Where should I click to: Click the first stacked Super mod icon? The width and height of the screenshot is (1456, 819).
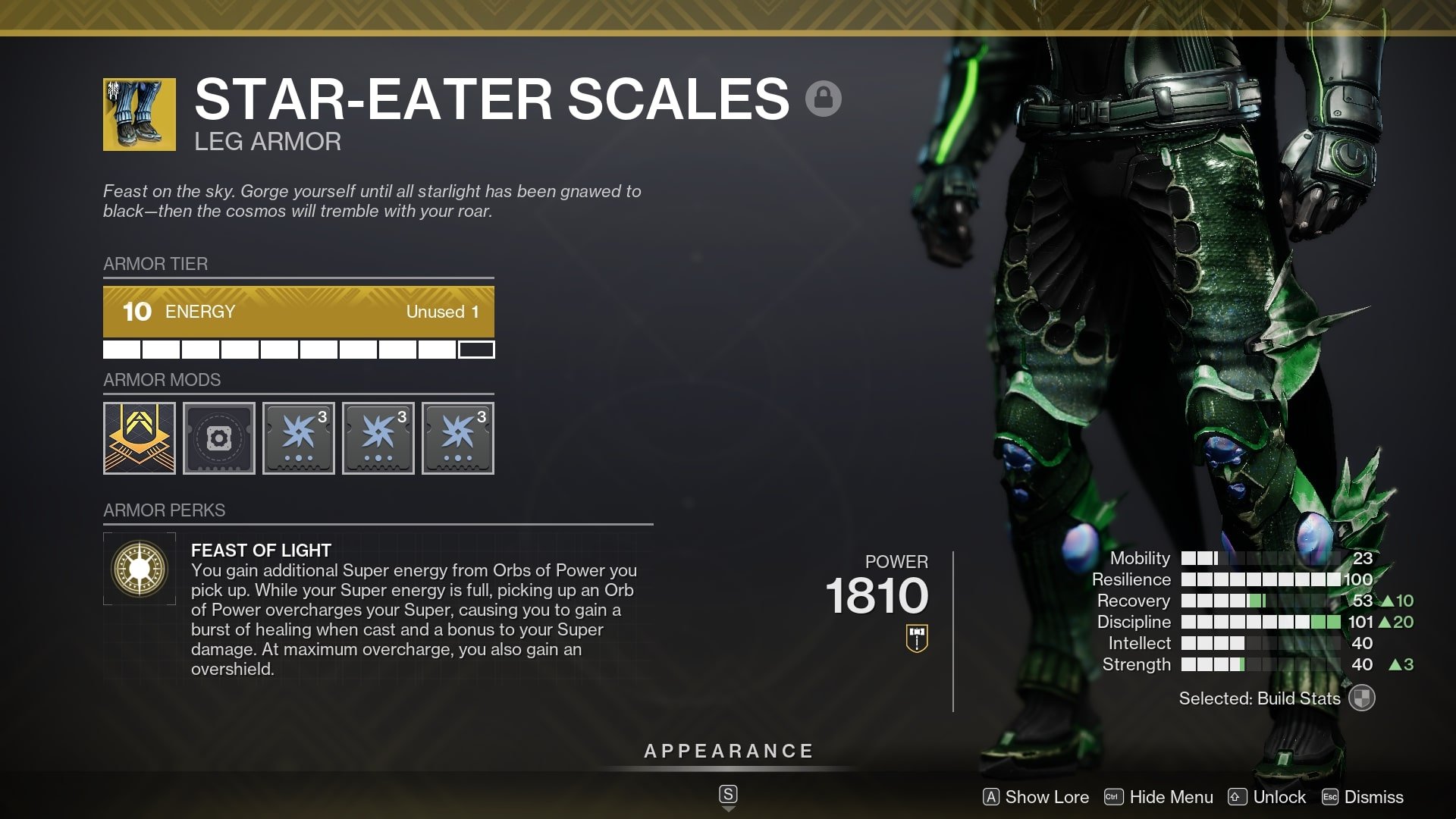(298, 438)
